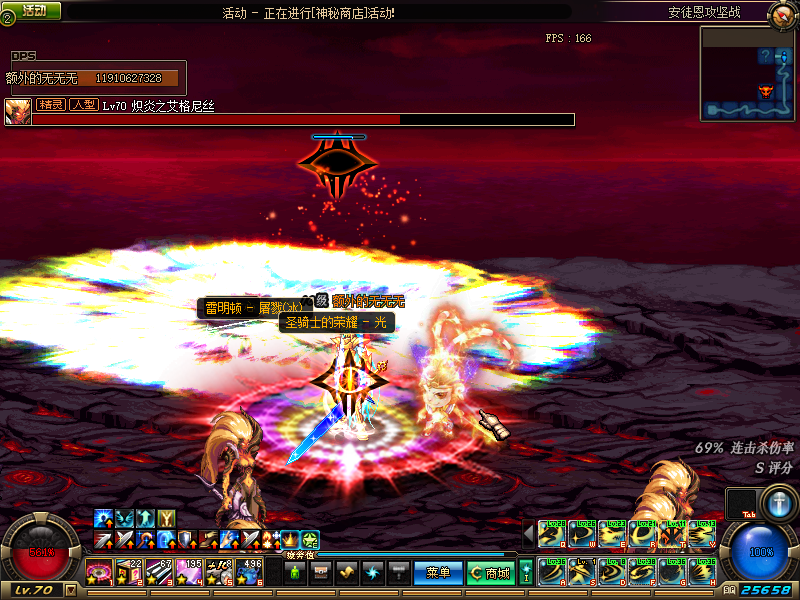This screenshot has height=600, width=800.
Task: Click the compass icon beside the dungeon name
Action: tap(783, 13)
